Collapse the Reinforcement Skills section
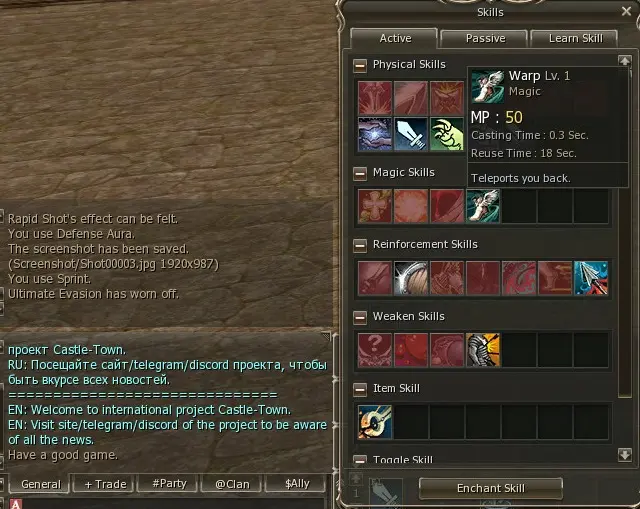Image resolution: width=640 pixels, height=509 pixels. 360,245
